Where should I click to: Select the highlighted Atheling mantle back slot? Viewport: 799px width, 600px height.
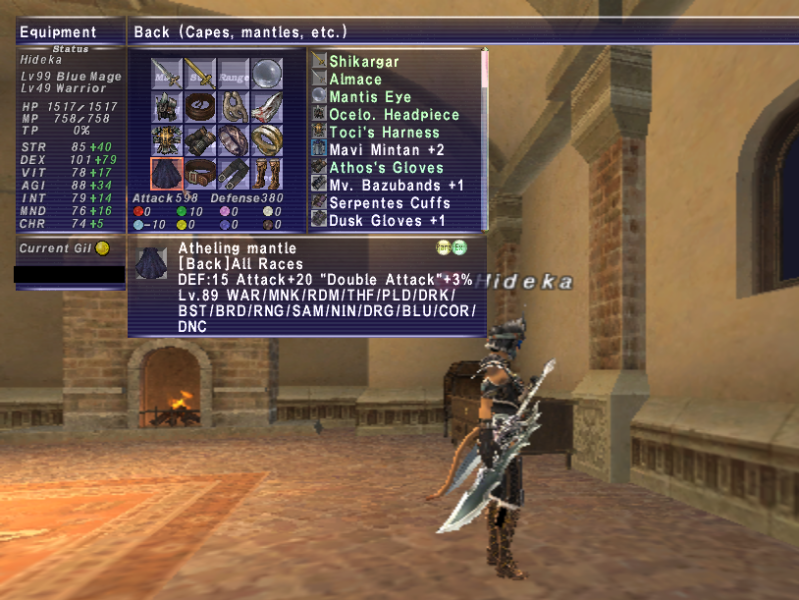[167, 173]
